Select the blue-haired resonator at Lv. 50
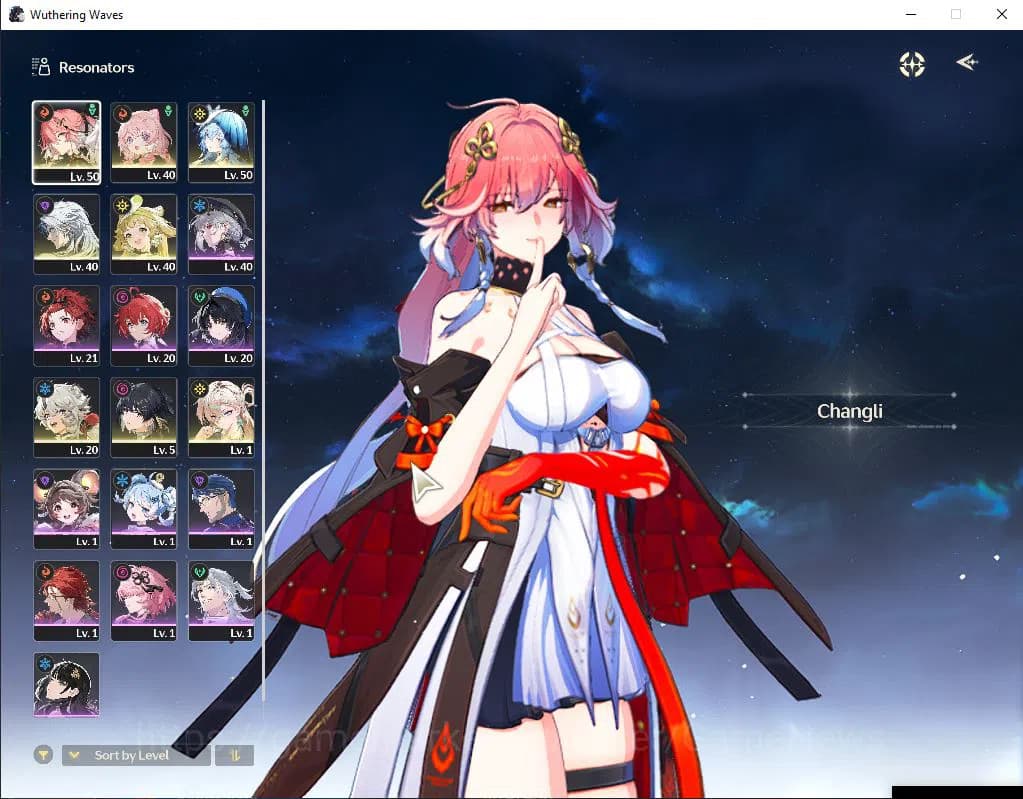The height and width of the screenshot is (799, 1023). click(221, 141)
